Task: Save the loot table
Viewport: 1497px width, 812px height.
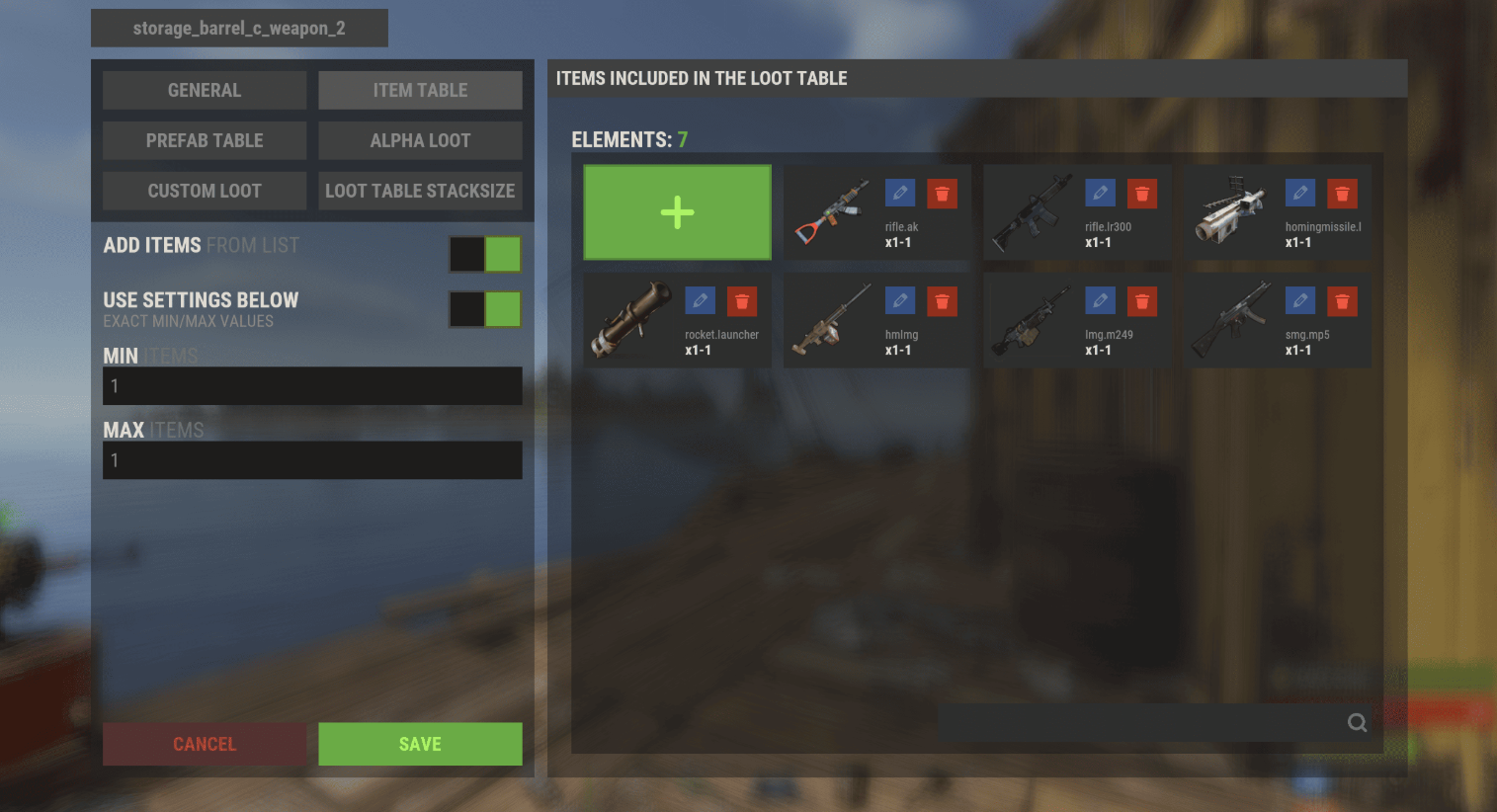Action: pyautogui.click(x=420, y=744)
